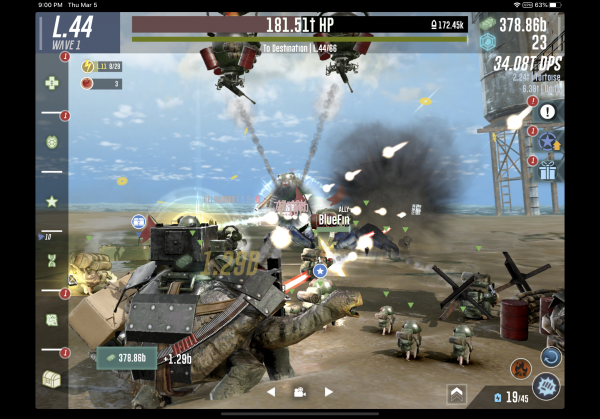Open the DNA helix menu
The height and width of the screenshot is (419, 600).
[x=52, y=260]
